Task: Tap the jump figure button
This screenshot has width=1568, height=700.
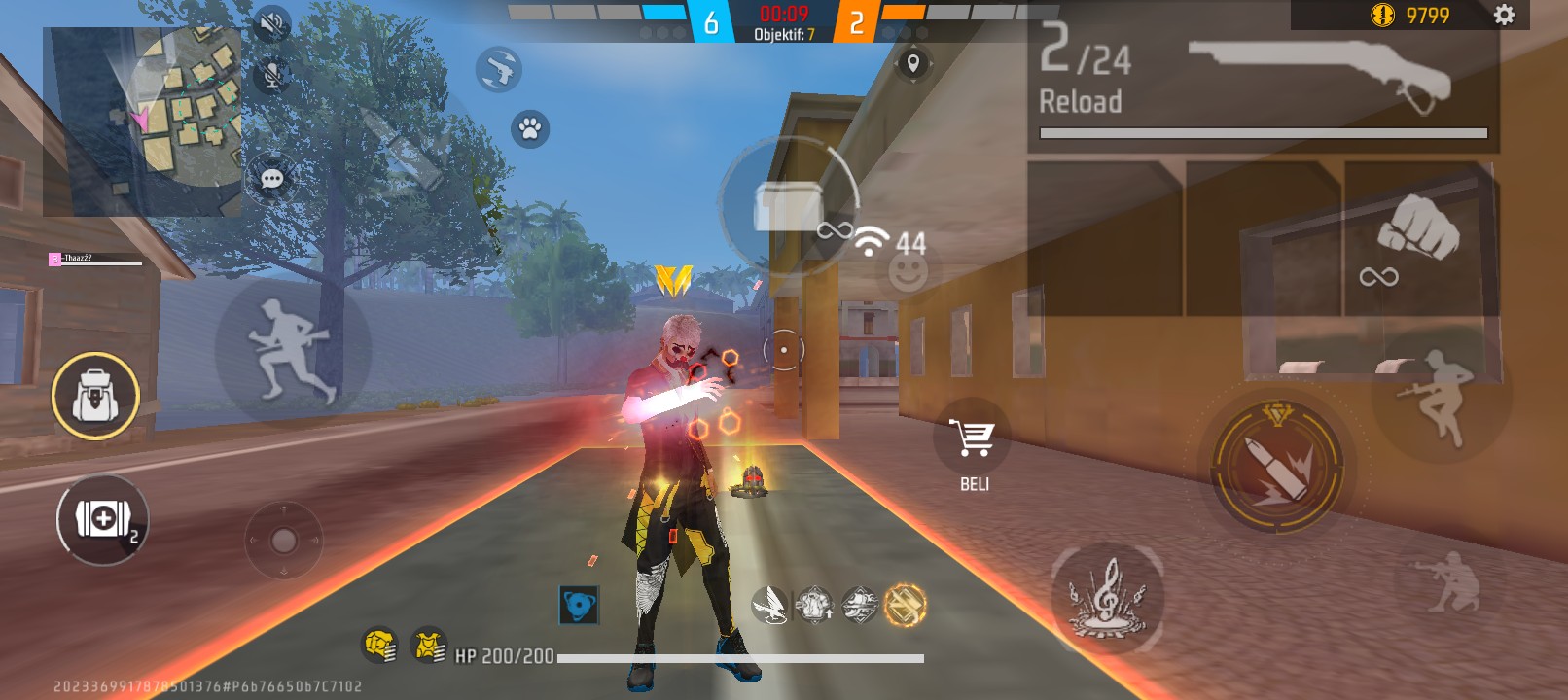Action: click(x=1441, y=395)
